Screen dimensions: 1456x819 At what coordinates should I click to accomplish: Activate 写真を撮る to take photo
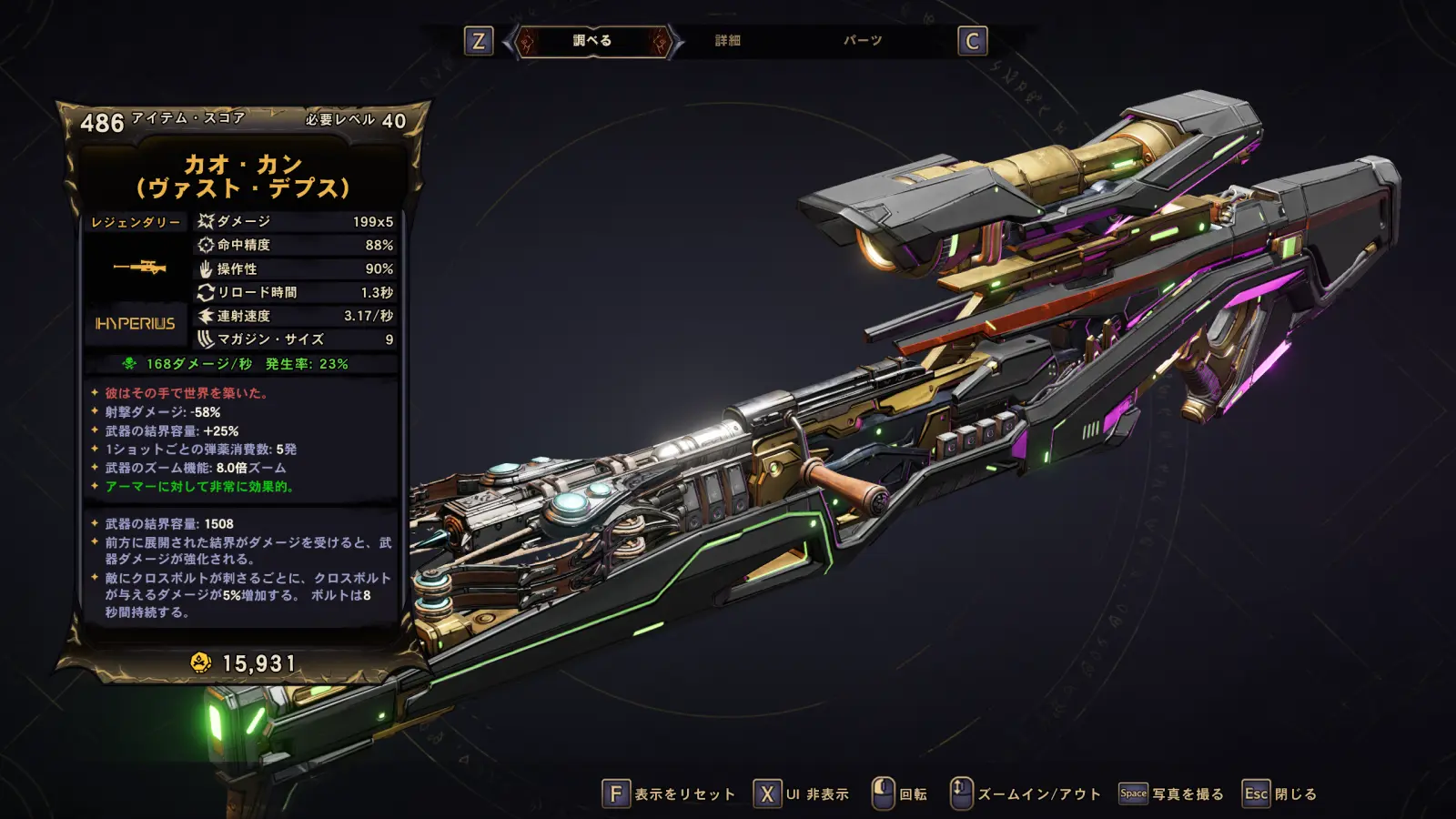point(1171,794)
